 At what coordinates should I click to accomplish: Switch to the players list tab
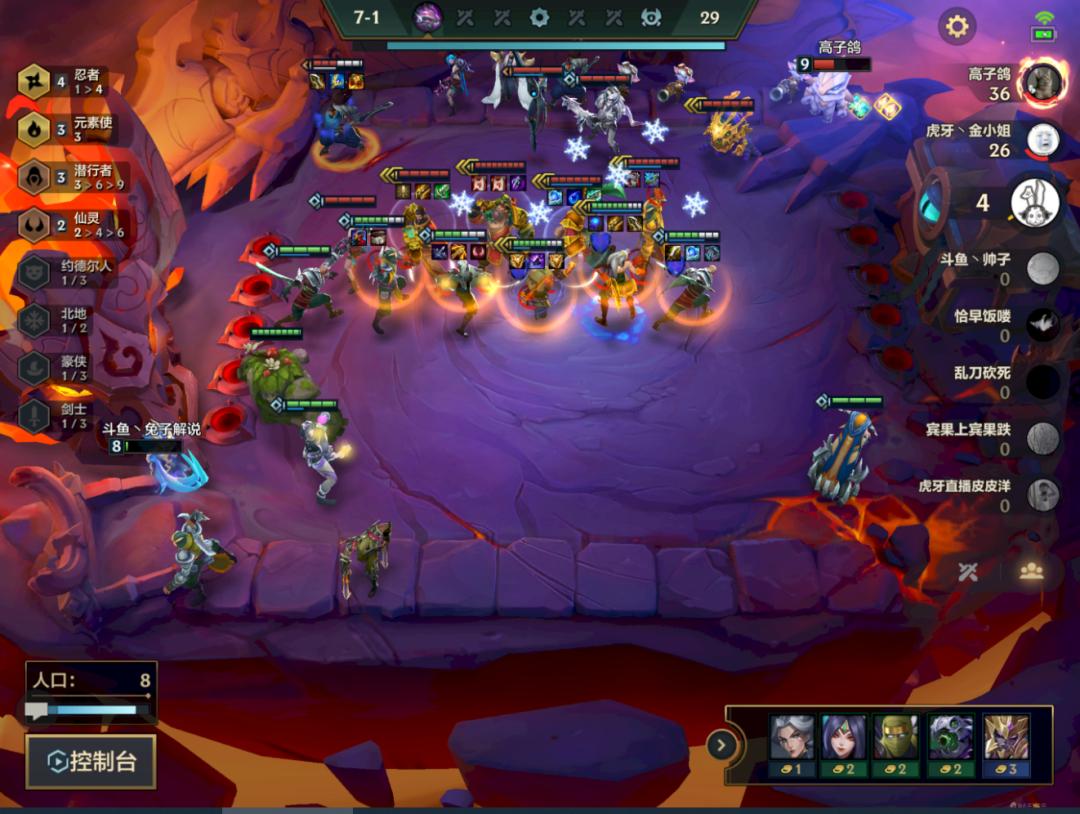pyautogui.click(x=1031, y=571)
